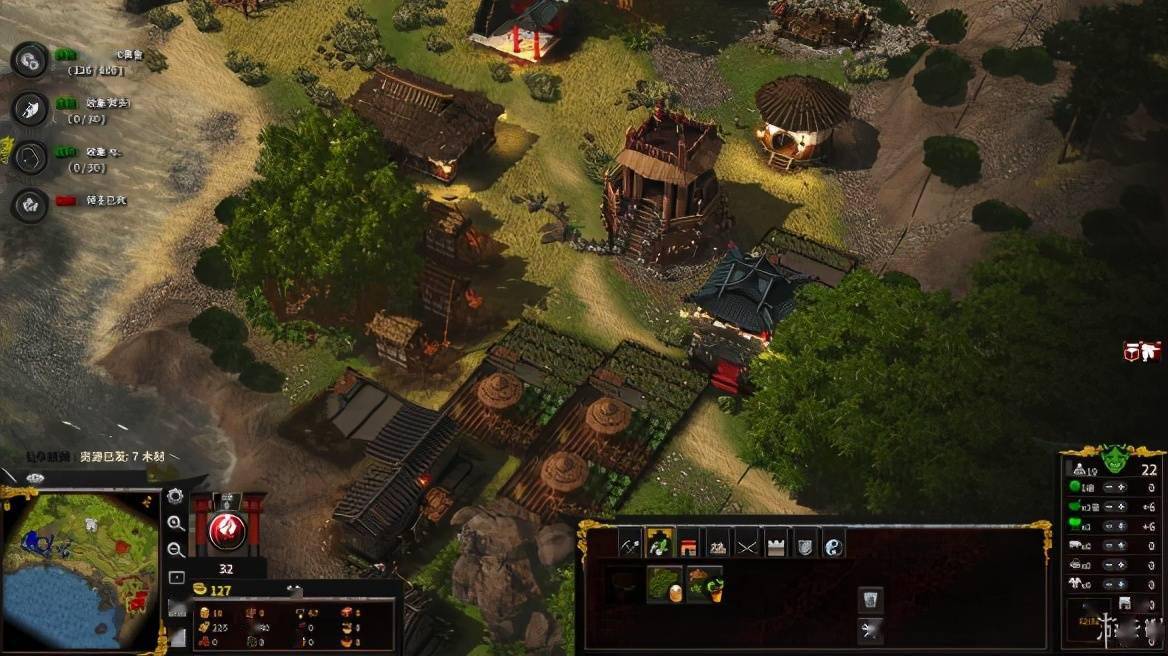Zoom in with the plus magnifier
This screenshot has width=1168, height=656.
(175, 523)
